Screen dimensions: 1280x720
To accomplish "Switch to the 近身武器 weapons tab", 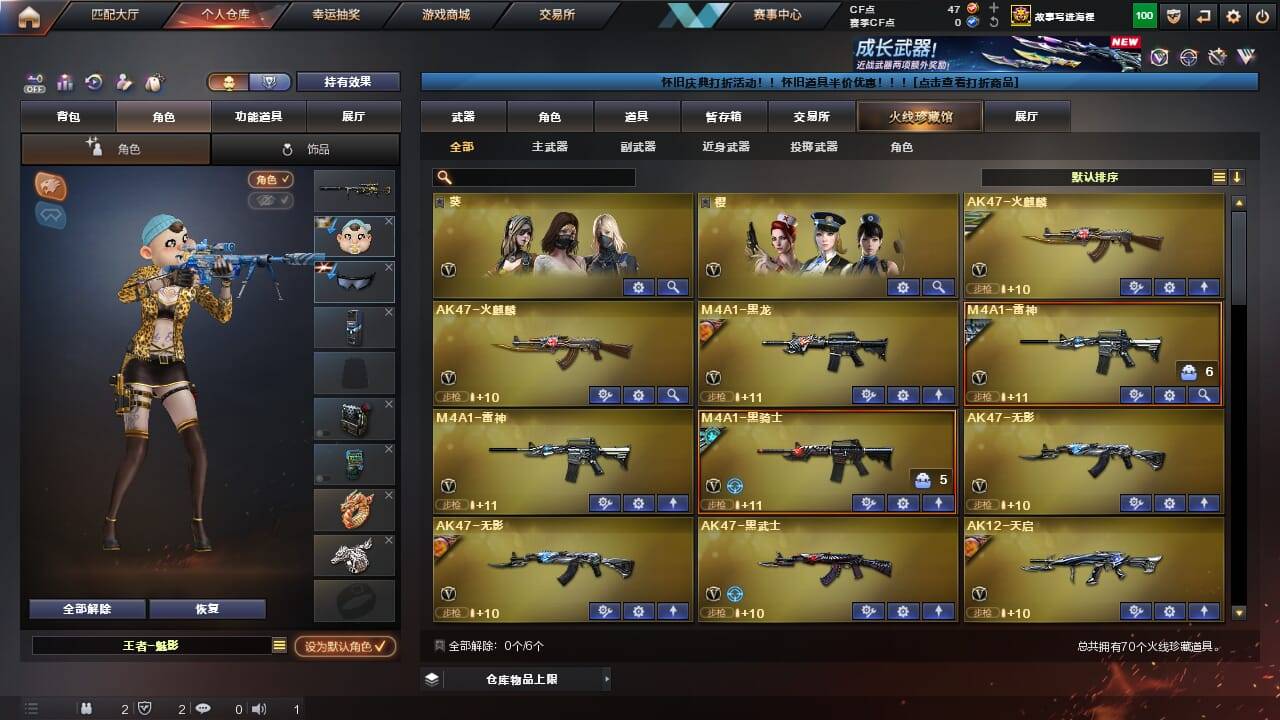I will click(x=728, y=147).
